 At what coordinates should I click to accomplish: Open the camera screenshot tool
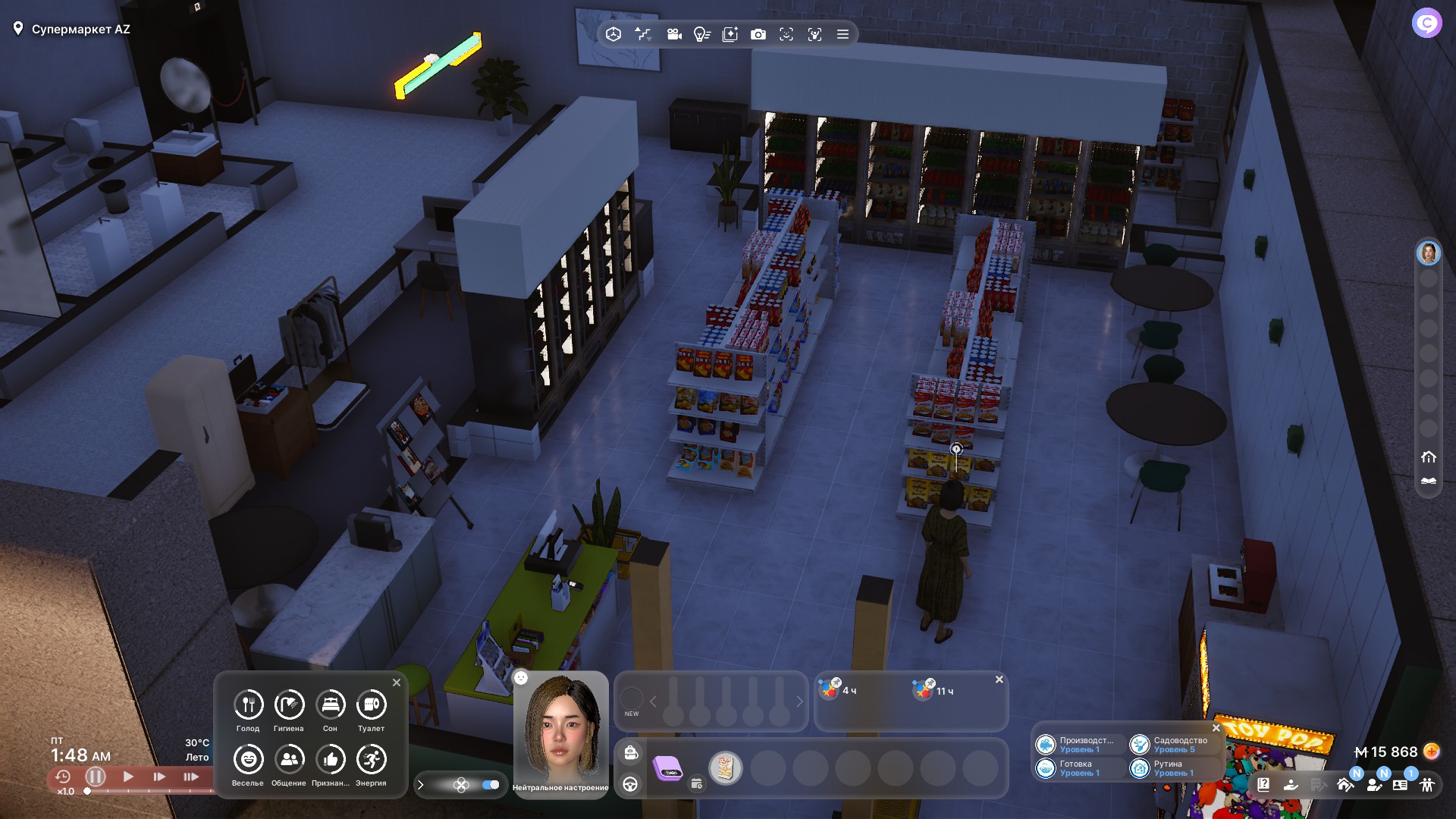click(758, 34)
